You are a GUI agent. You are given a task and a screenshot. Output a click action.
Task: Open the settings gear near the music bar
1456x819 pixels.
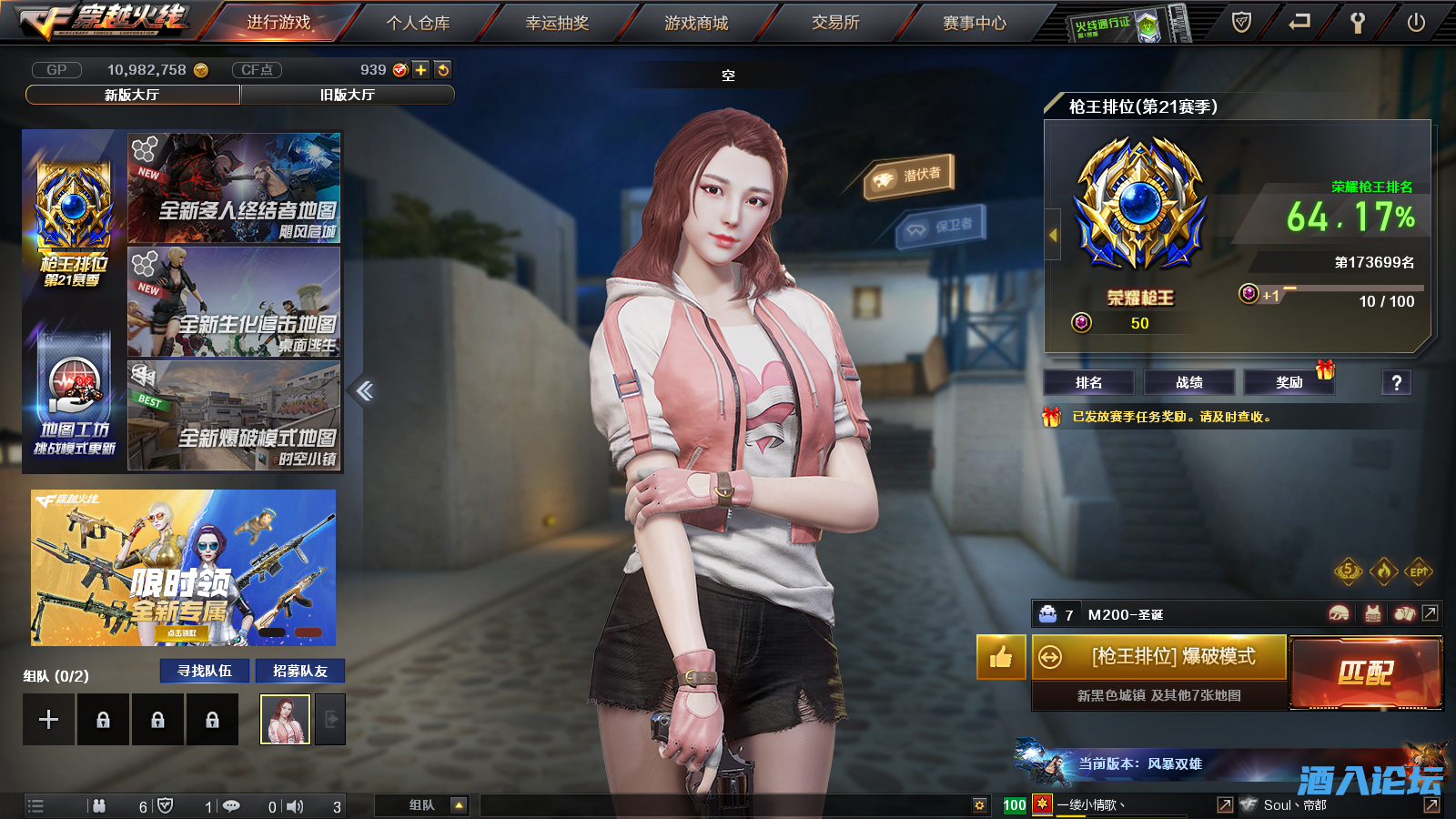click(979, 804)
